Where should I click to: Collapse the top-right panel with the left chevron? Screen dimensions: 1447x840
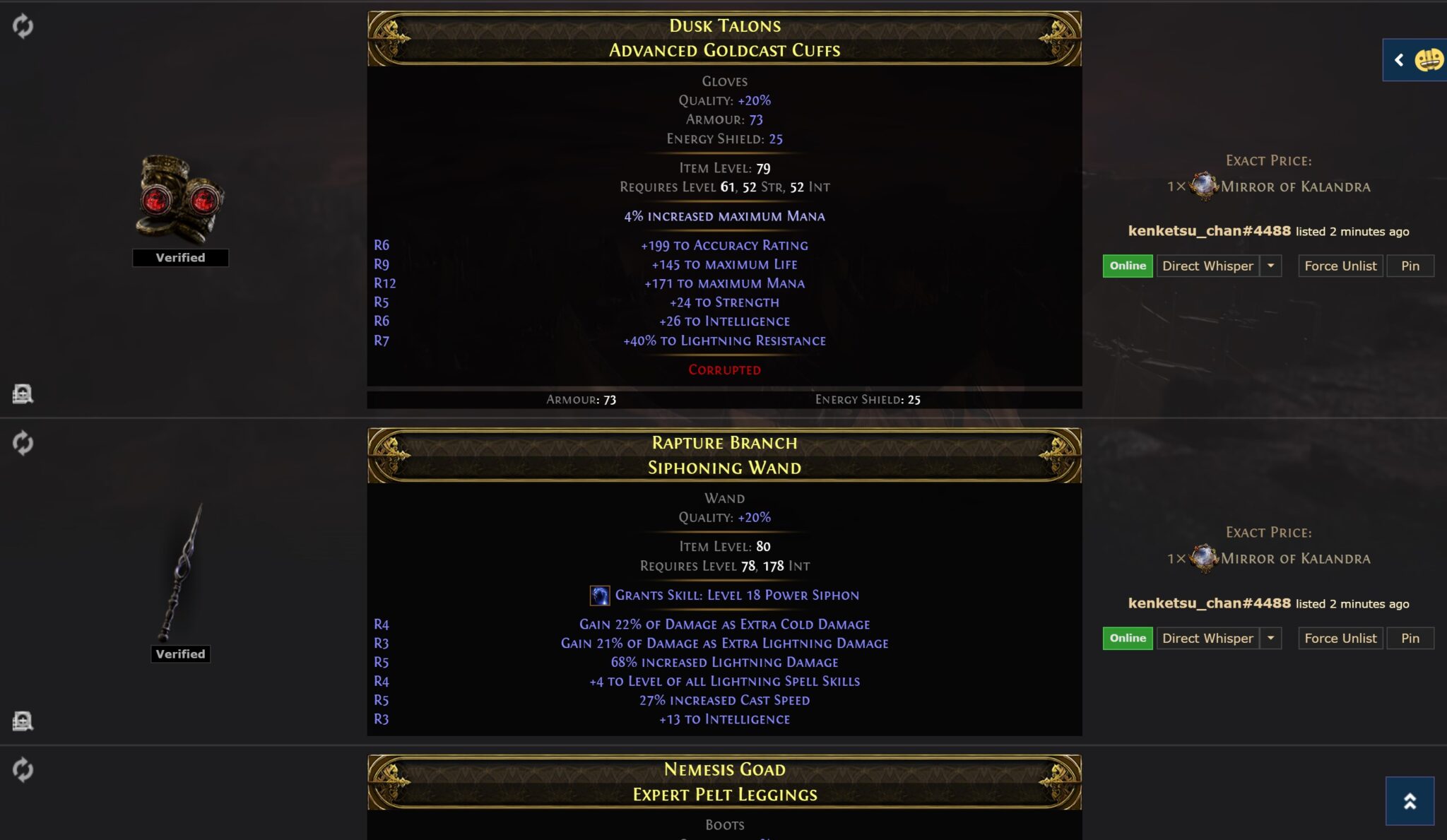pos(1398,60)
